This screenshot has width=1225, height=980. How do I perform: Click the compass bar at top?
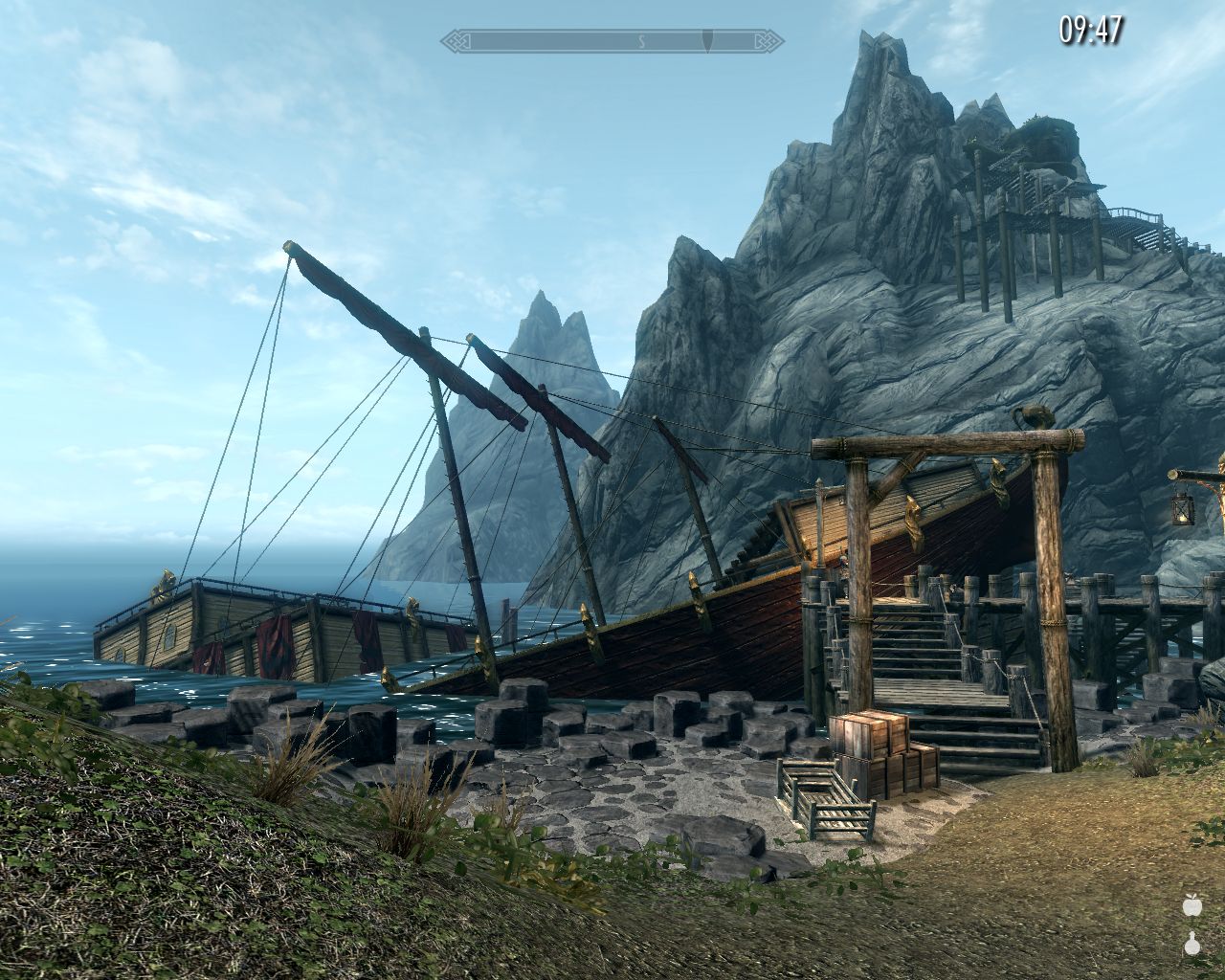pos(612,41)
